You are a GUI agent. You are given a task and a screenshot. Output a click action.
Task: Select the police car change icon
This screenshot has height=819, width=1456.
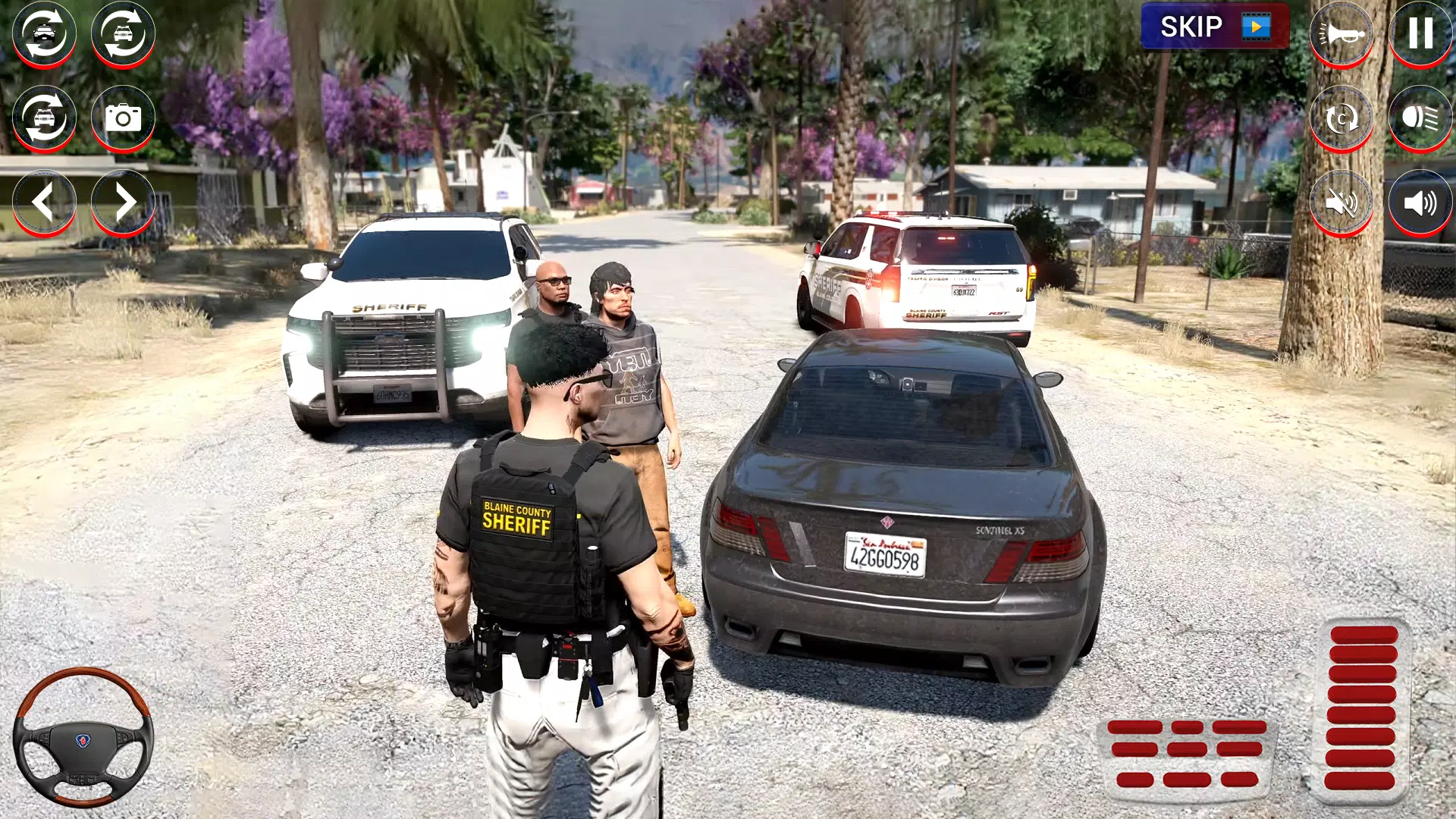tap(121, 33)
